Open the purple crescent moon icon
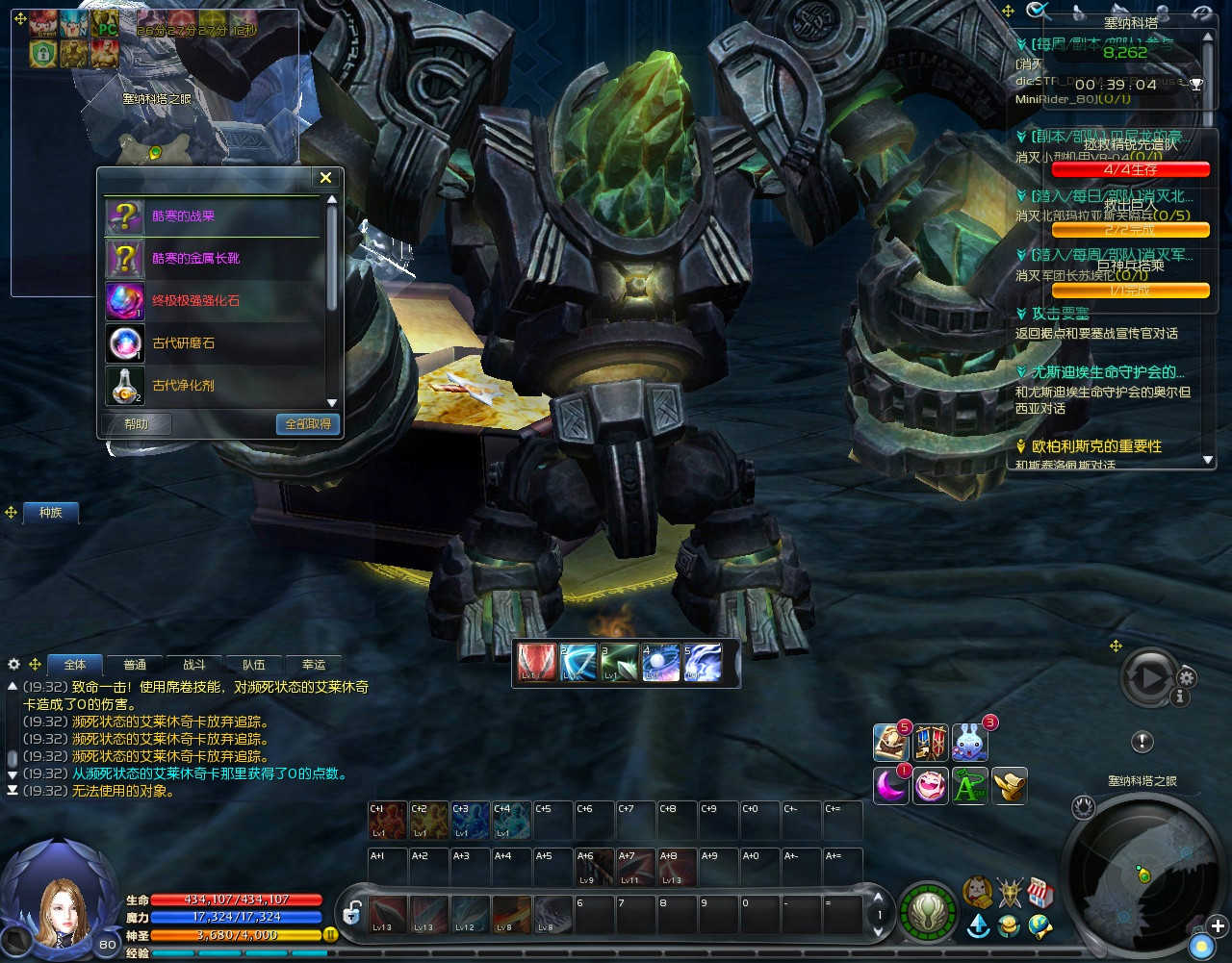The image size is (1232, 963). [x=891, y=785]
